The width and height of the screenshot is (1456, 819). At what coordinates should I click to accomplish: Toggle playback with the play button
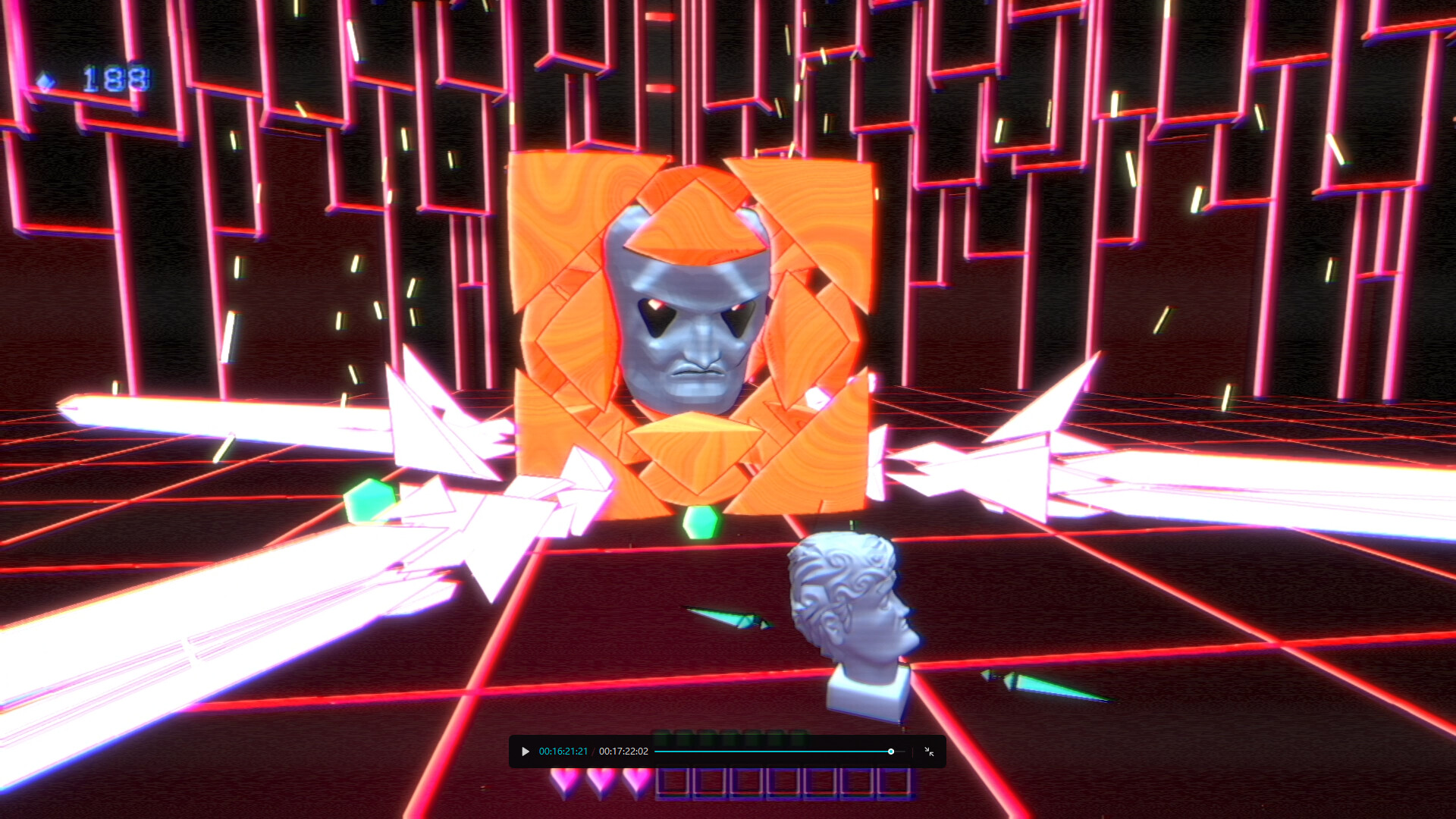point(525,752)
